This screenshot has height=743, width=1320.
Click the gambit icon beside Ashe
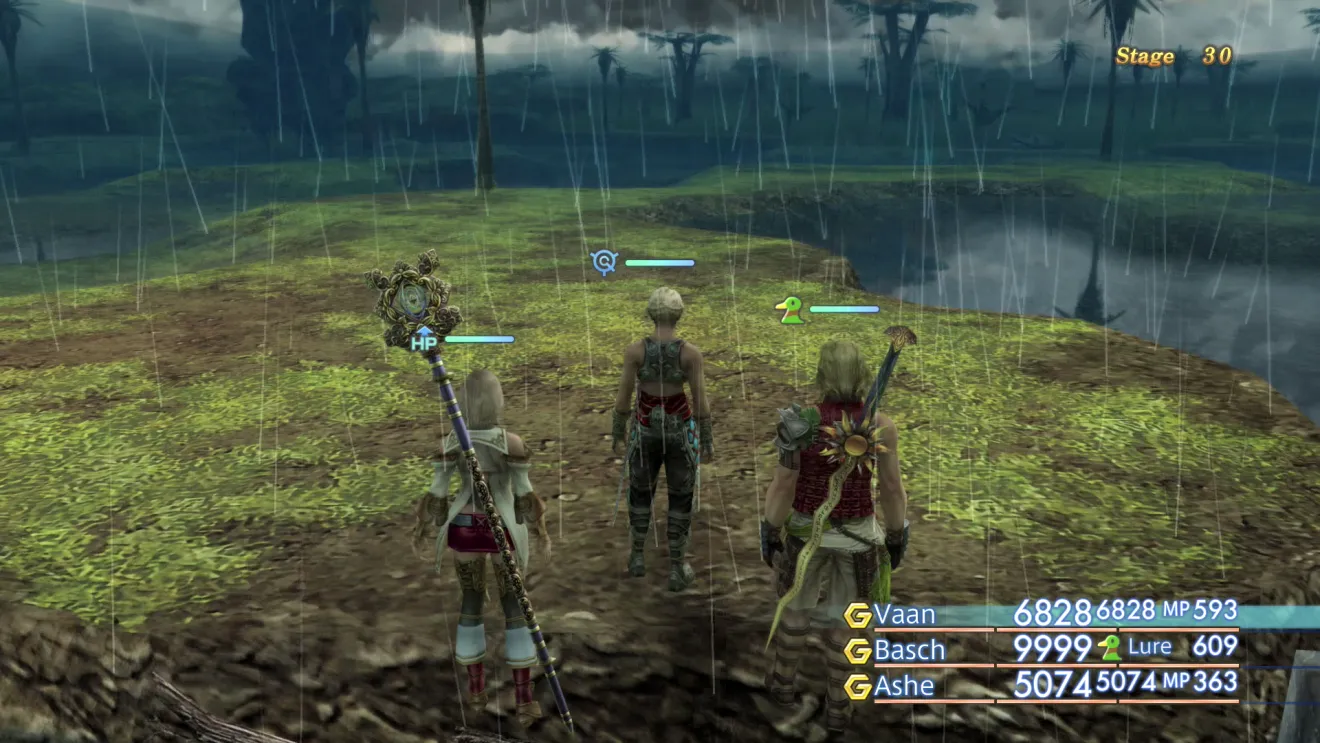point(857,687)
